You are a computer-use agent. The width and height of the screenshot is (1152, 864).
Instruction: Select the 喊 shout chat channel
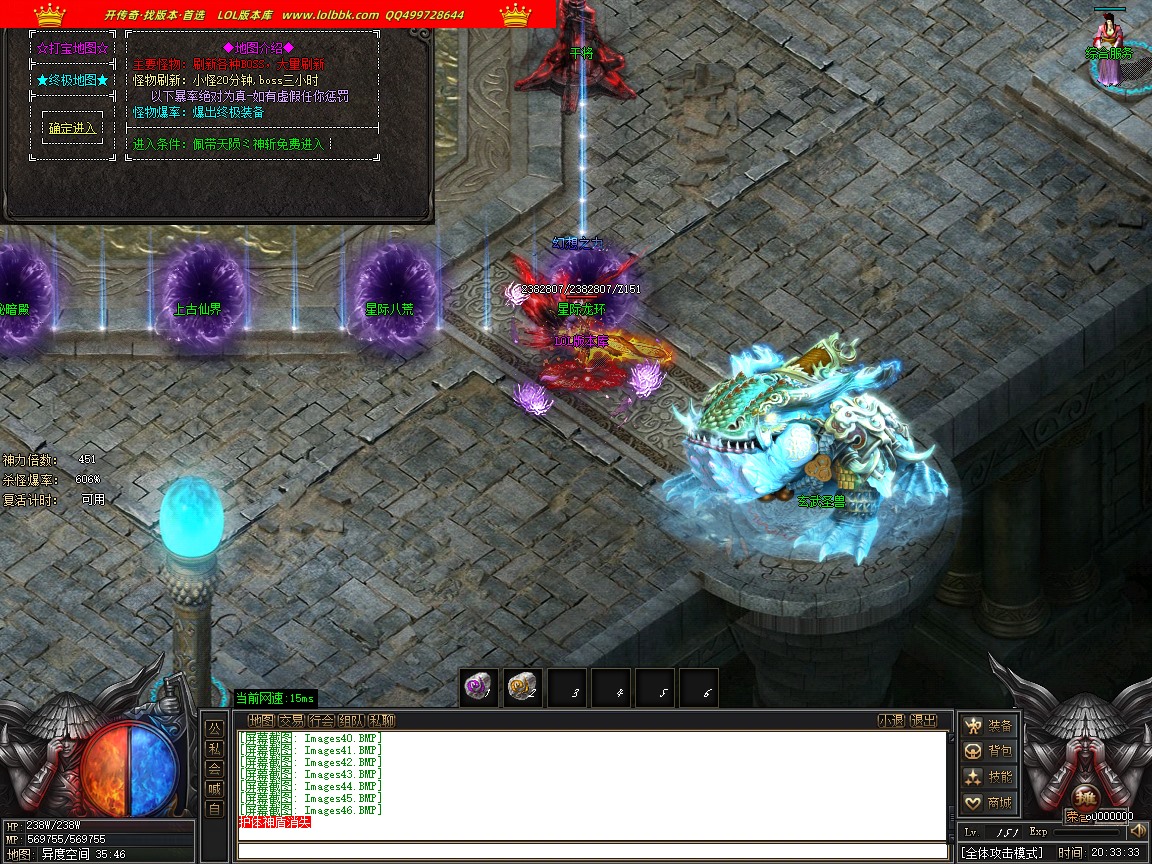click(x=214, y=788)
